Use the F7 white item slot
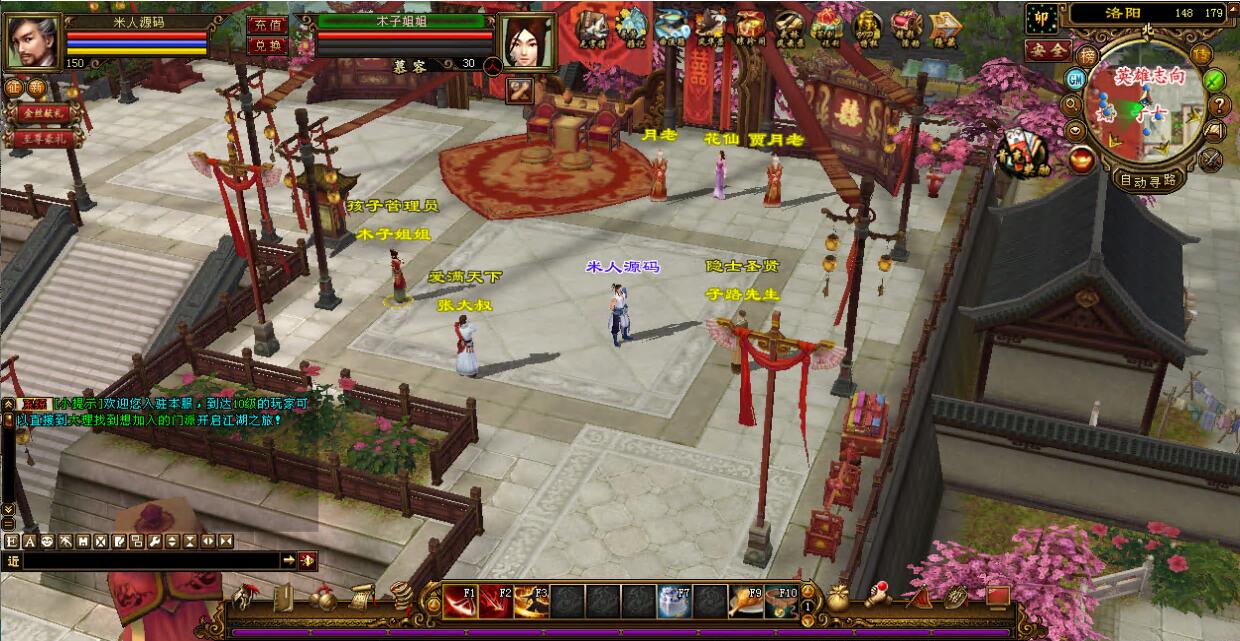Viewport: 1240px width, 641px height. (x=674, y=601)
